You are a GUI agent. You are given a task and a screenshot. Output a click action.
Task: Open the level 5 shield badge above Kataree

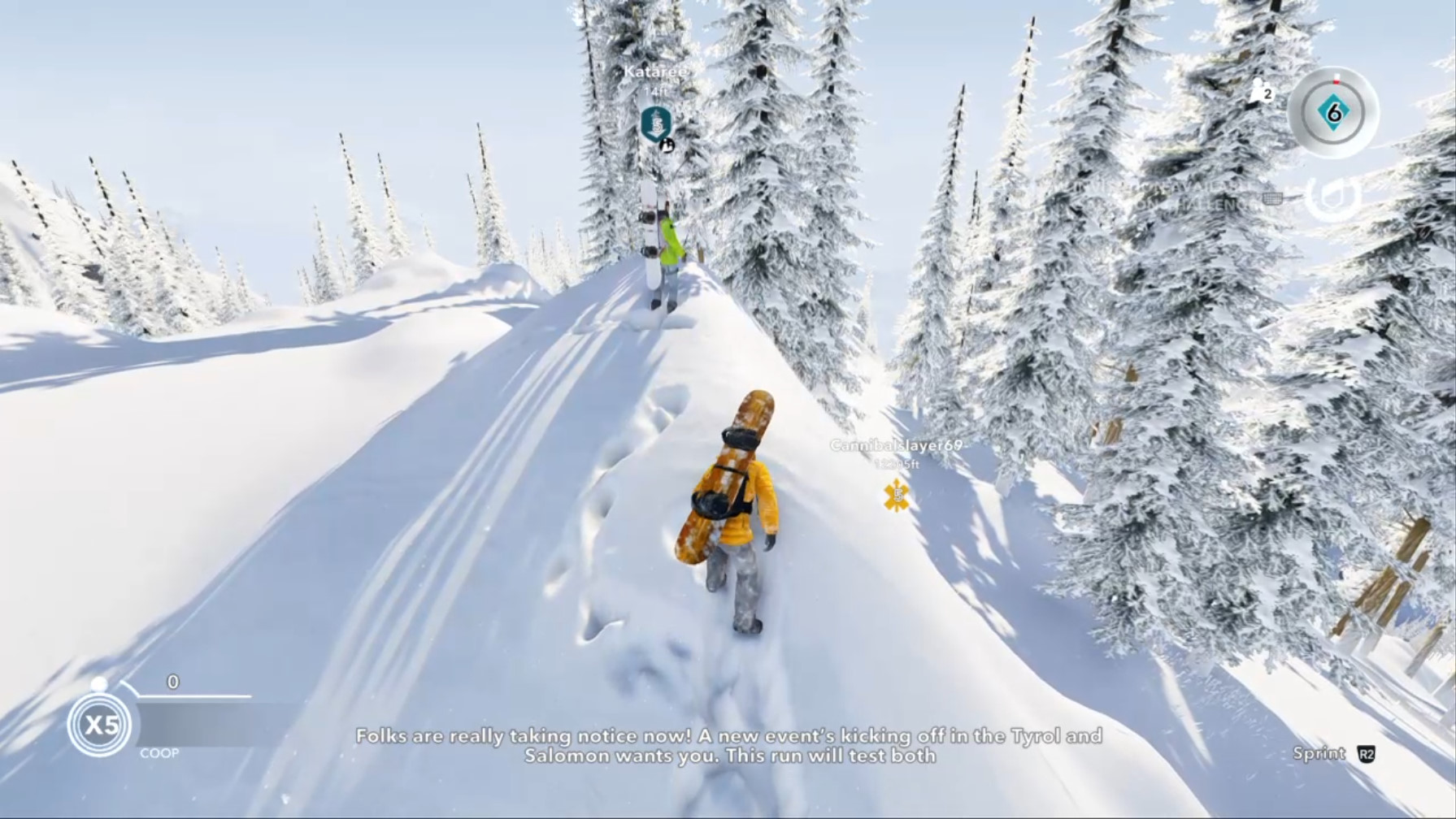click(x=656, y=124)
